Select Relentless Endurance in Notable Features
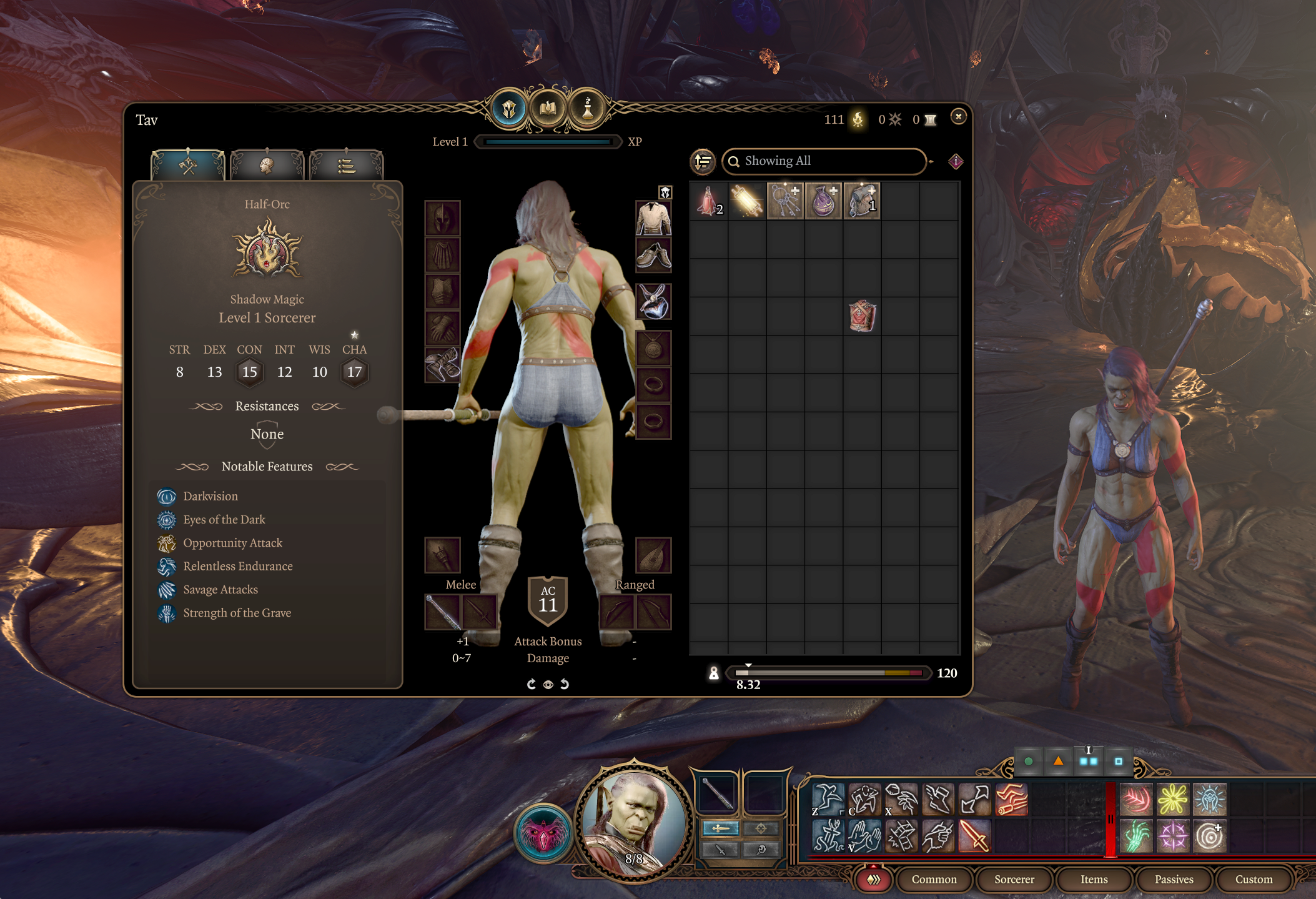 tap(237, 566)
